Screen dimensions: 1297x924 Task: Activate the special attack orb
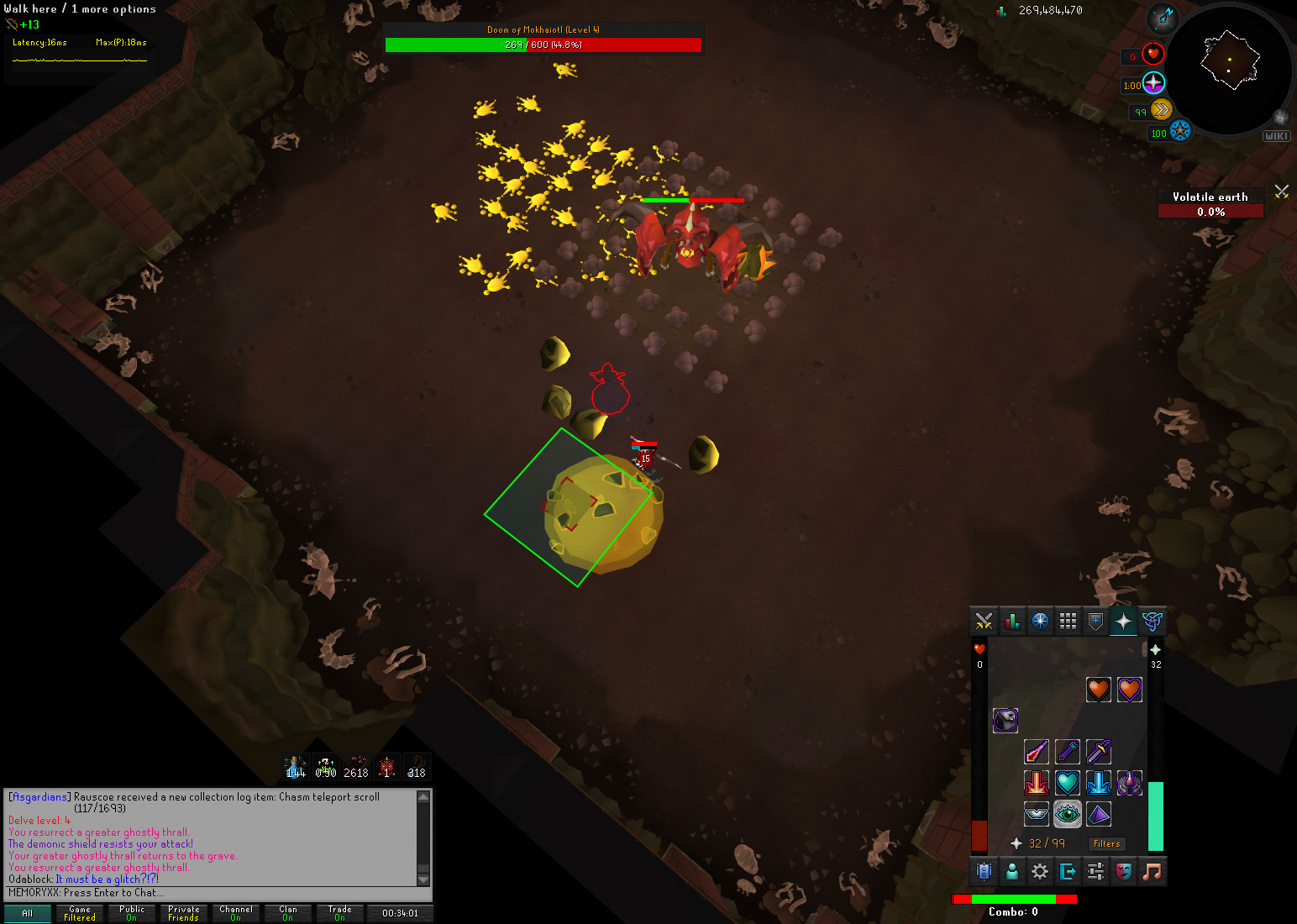tap(1179, 132)
